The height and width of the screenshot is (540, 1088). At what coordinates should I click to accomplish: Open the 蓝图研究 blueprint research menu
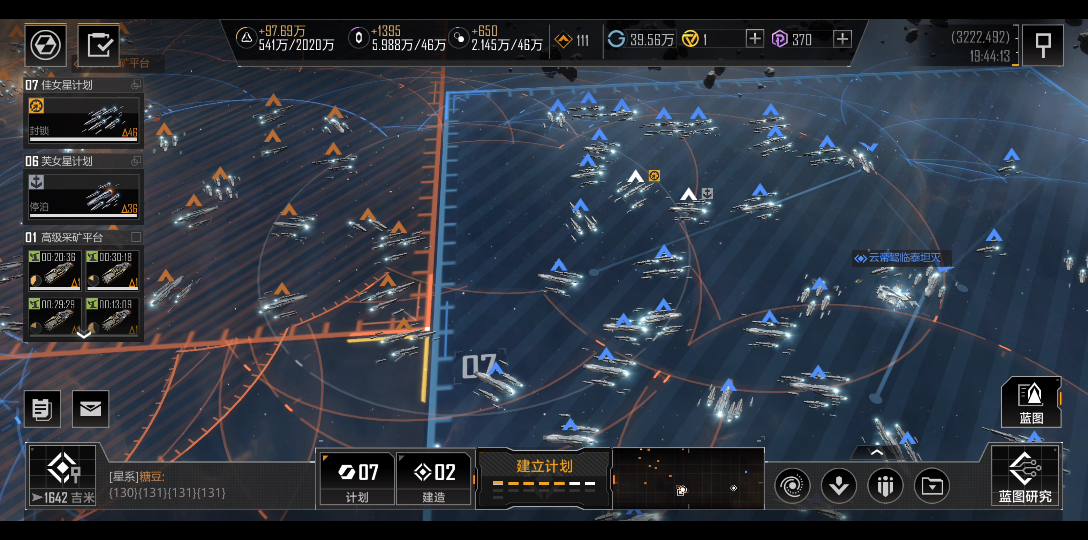click(x=1025, y=476)
